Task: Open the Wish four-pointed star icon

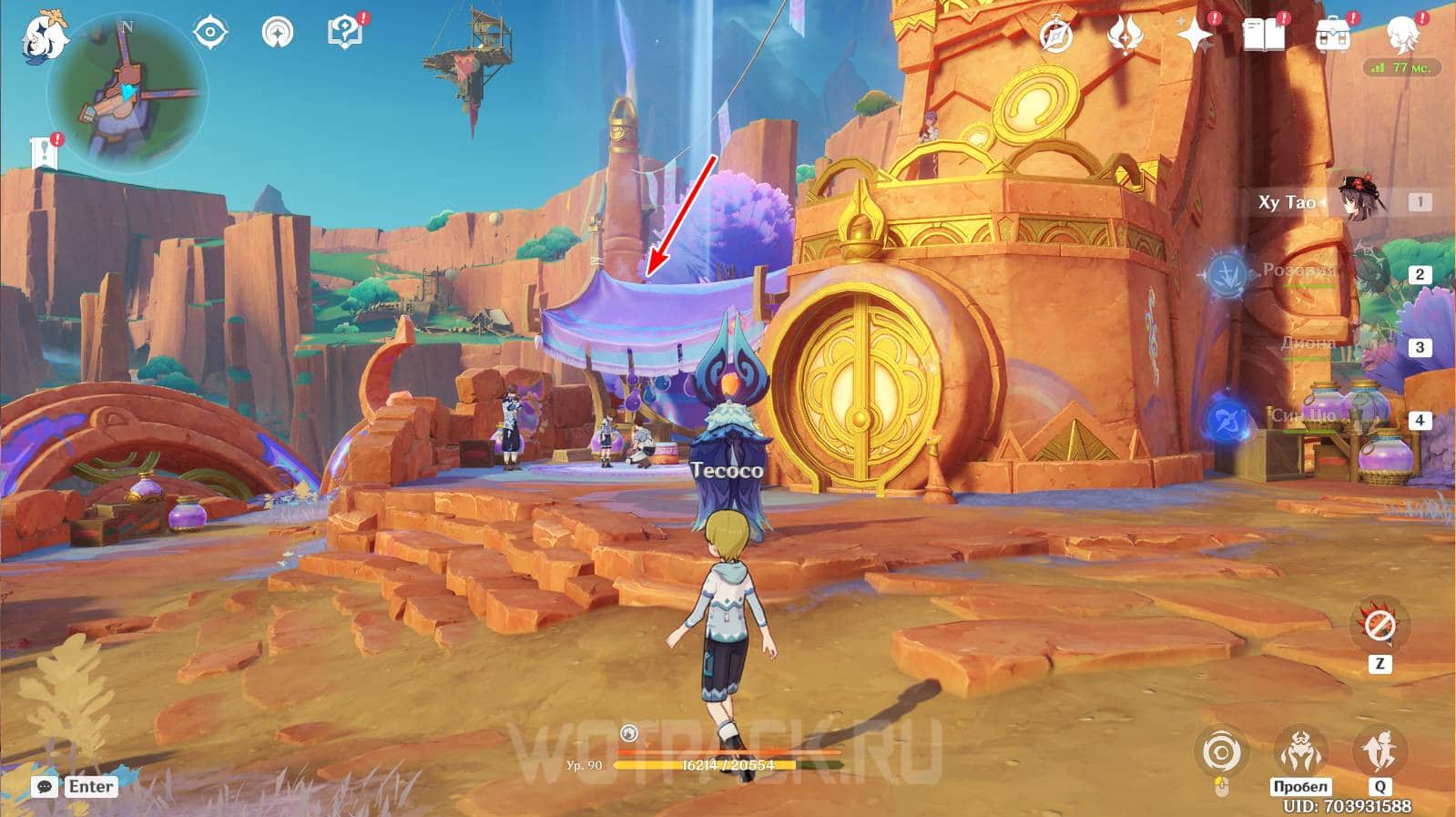Action: click(1194, 36)
